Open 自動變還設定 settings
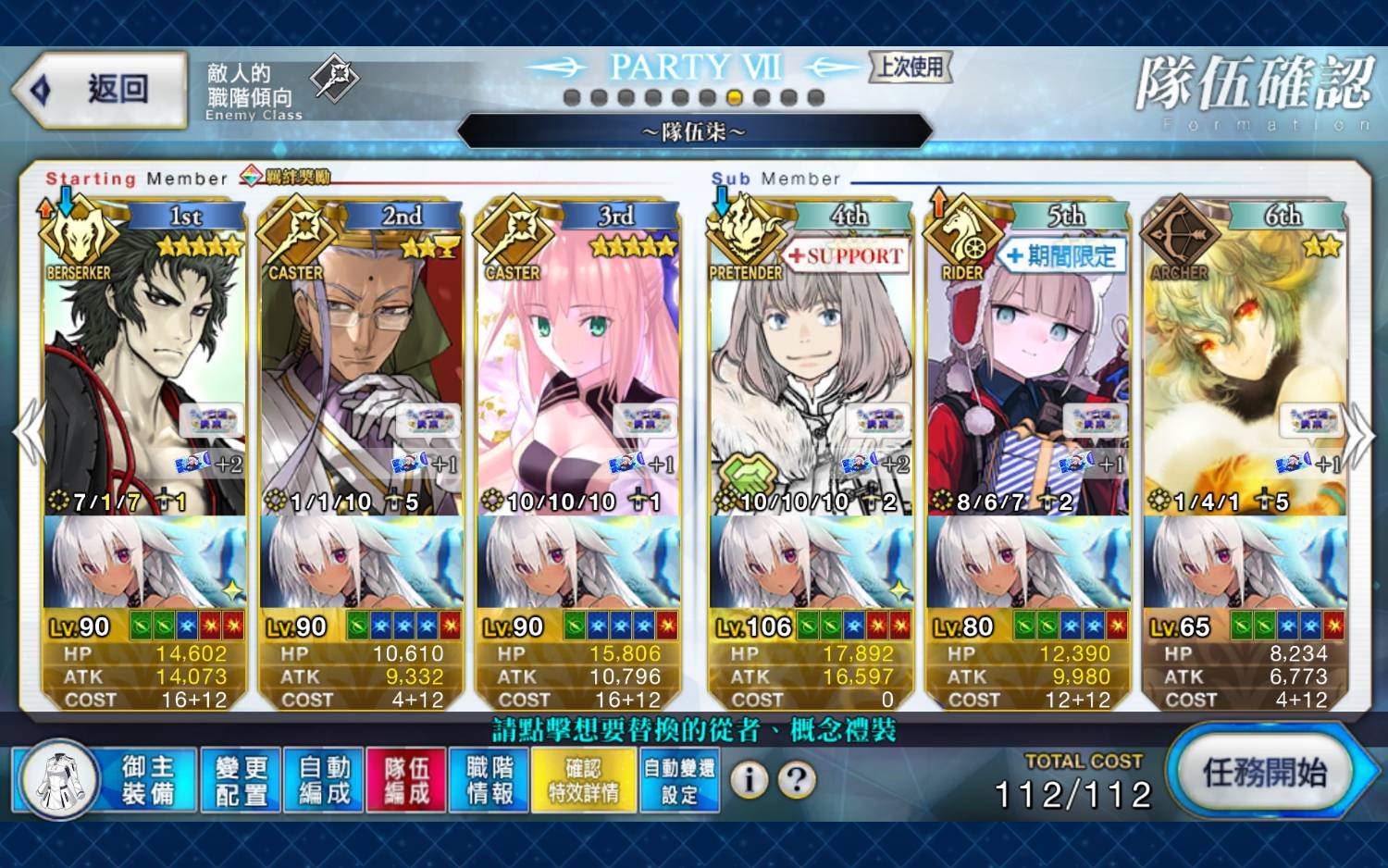The image size is (1388, 868). [x=679, y=780]
